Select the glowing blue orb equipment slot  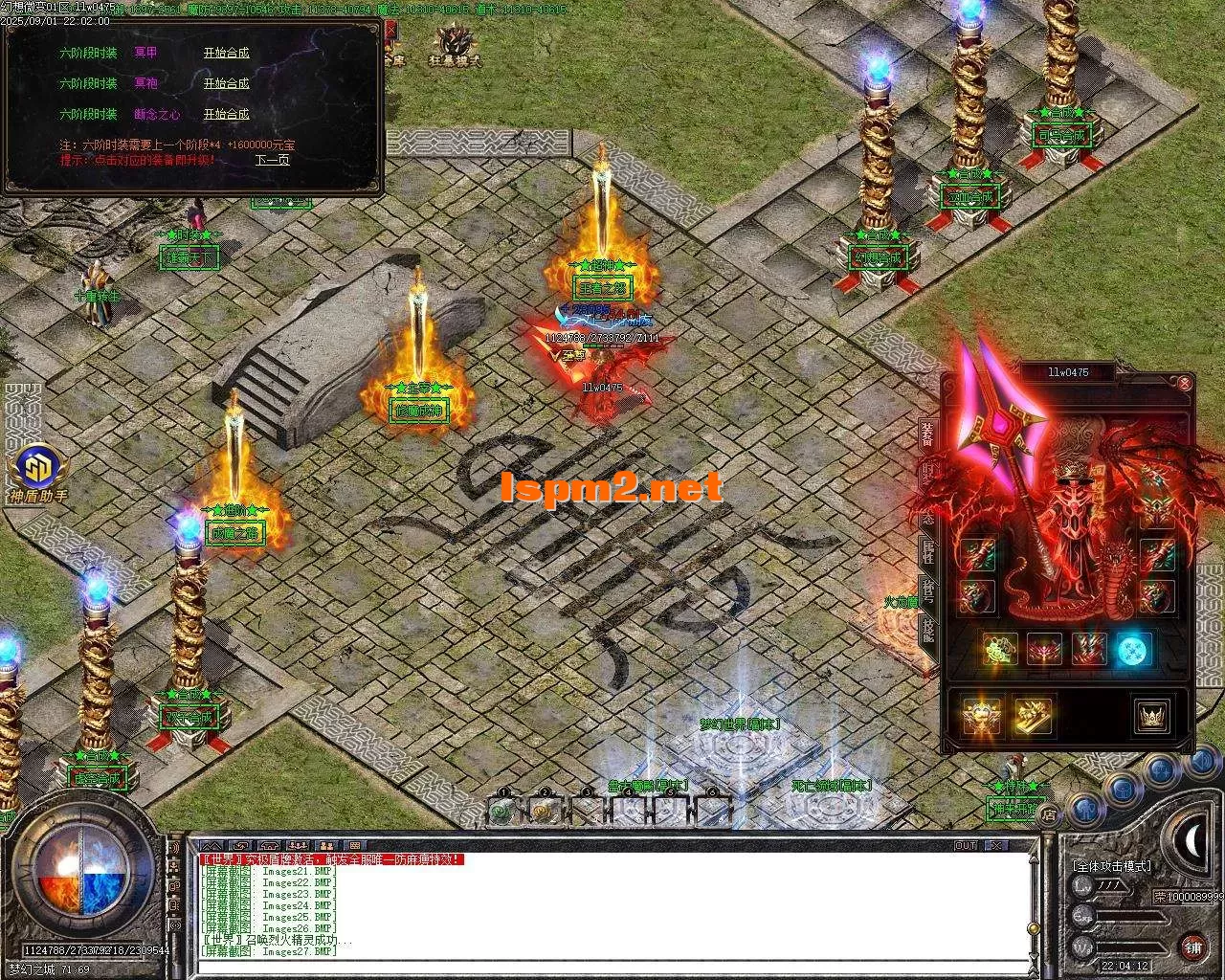click(1134, 651)
